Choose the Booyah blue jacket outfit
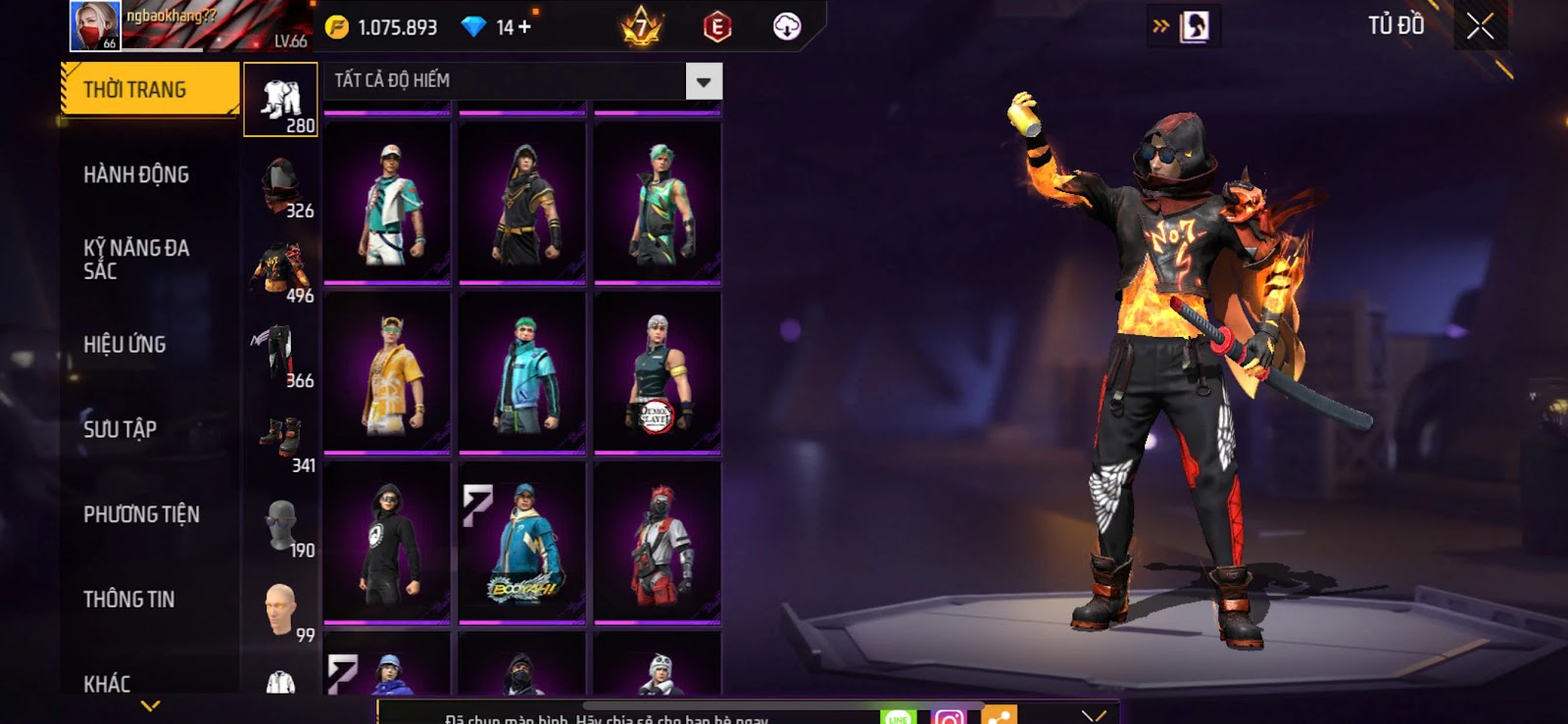This screenshot has height=724, width=1568. 522,543
